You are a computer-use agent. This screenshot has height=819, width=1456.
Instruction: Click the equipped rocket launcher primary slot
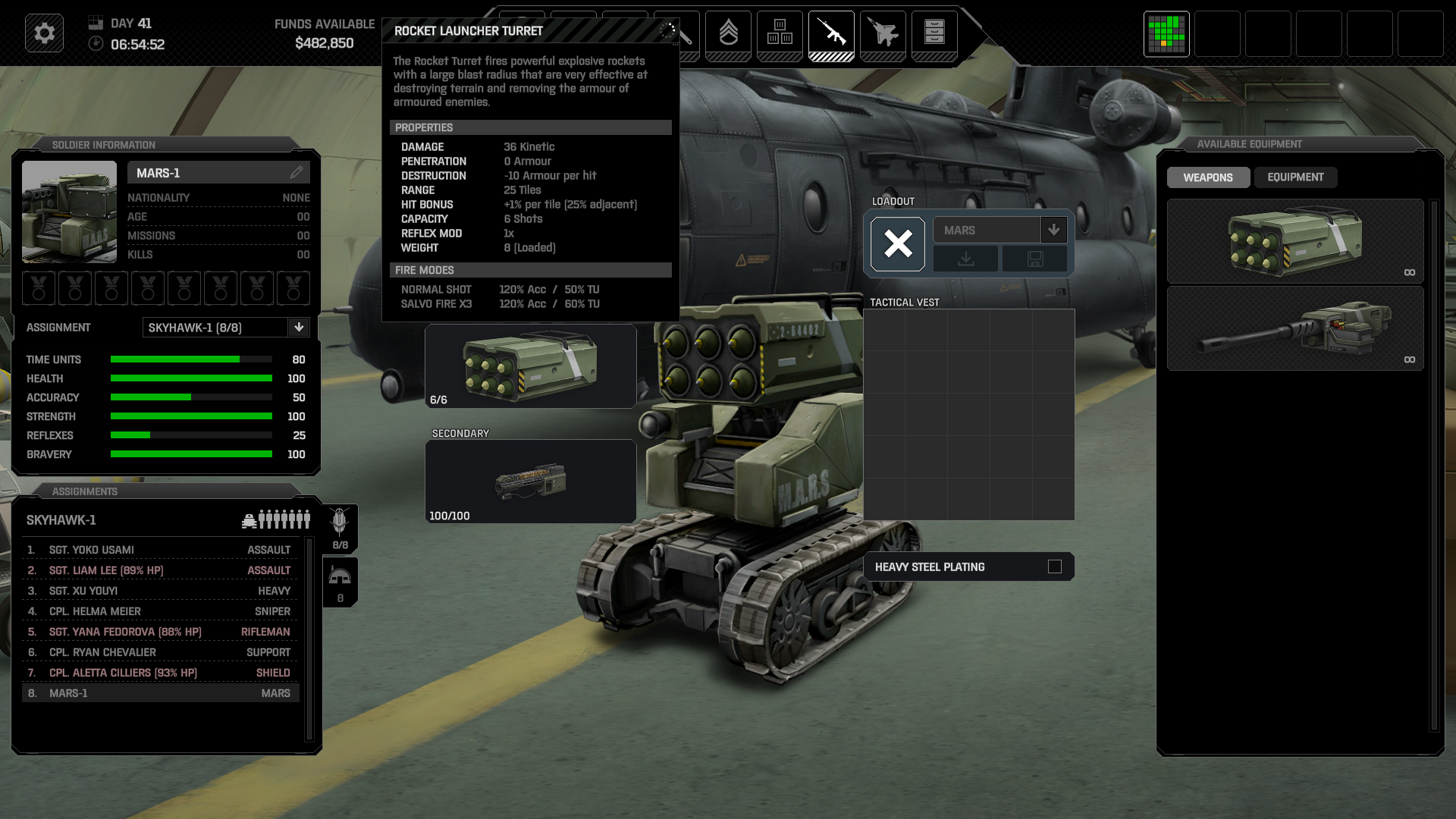(530, 366)
